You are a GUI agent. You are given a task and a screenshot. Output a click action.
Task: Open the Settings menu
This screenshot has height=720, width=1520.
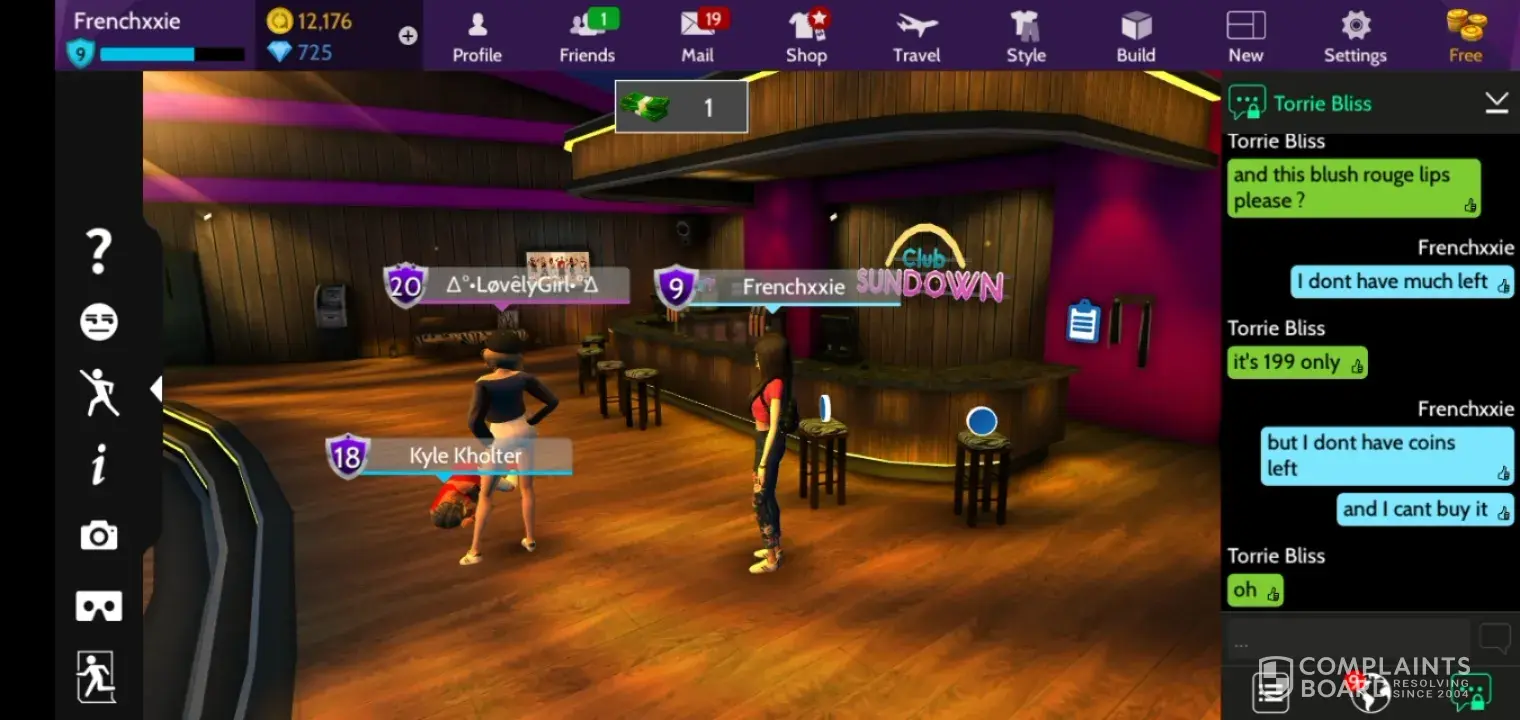[1355, 36]
